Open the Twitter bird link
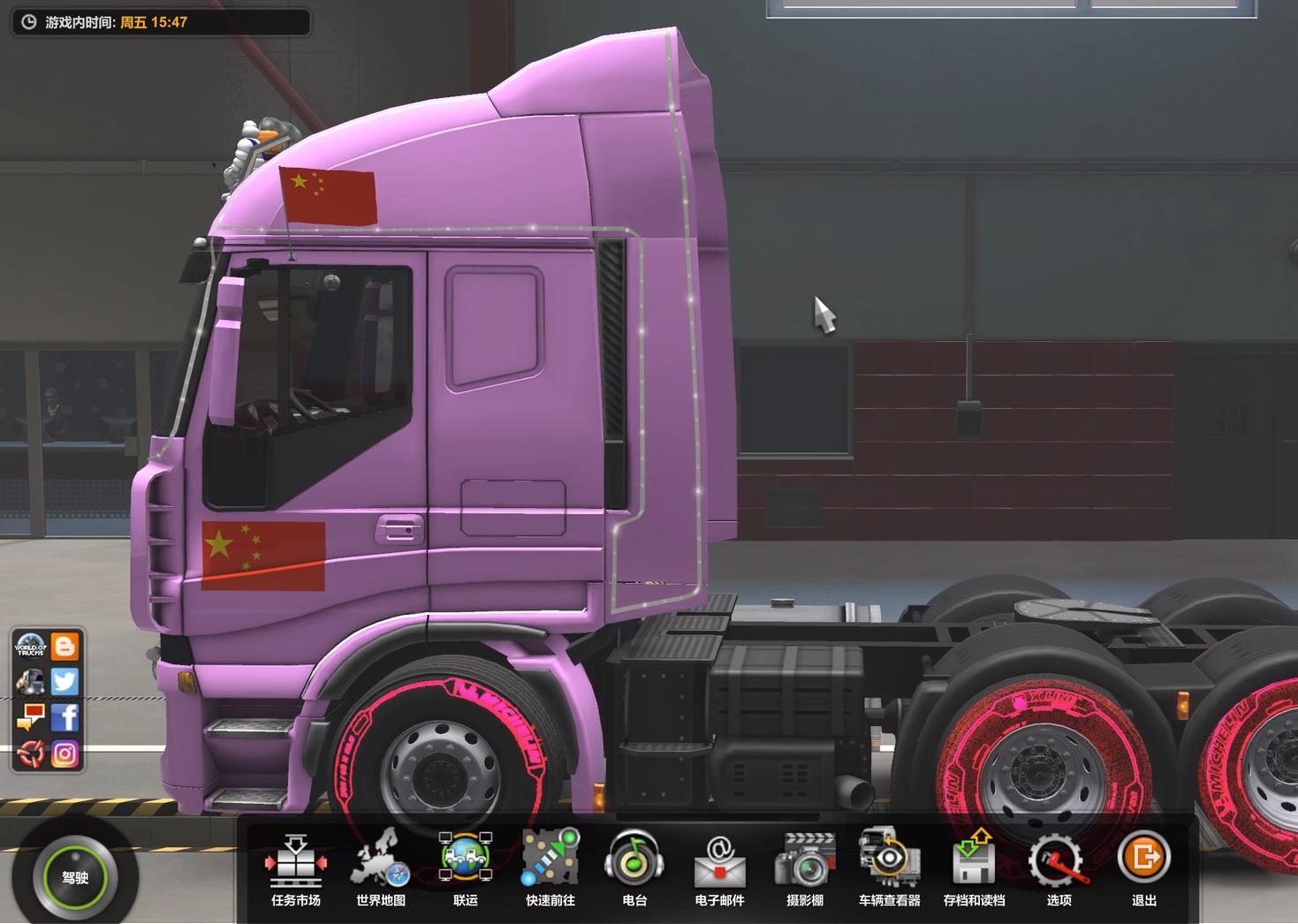The height and width of the screenshot is (924, 1298). pyautogui.click(x=65, y=682)
